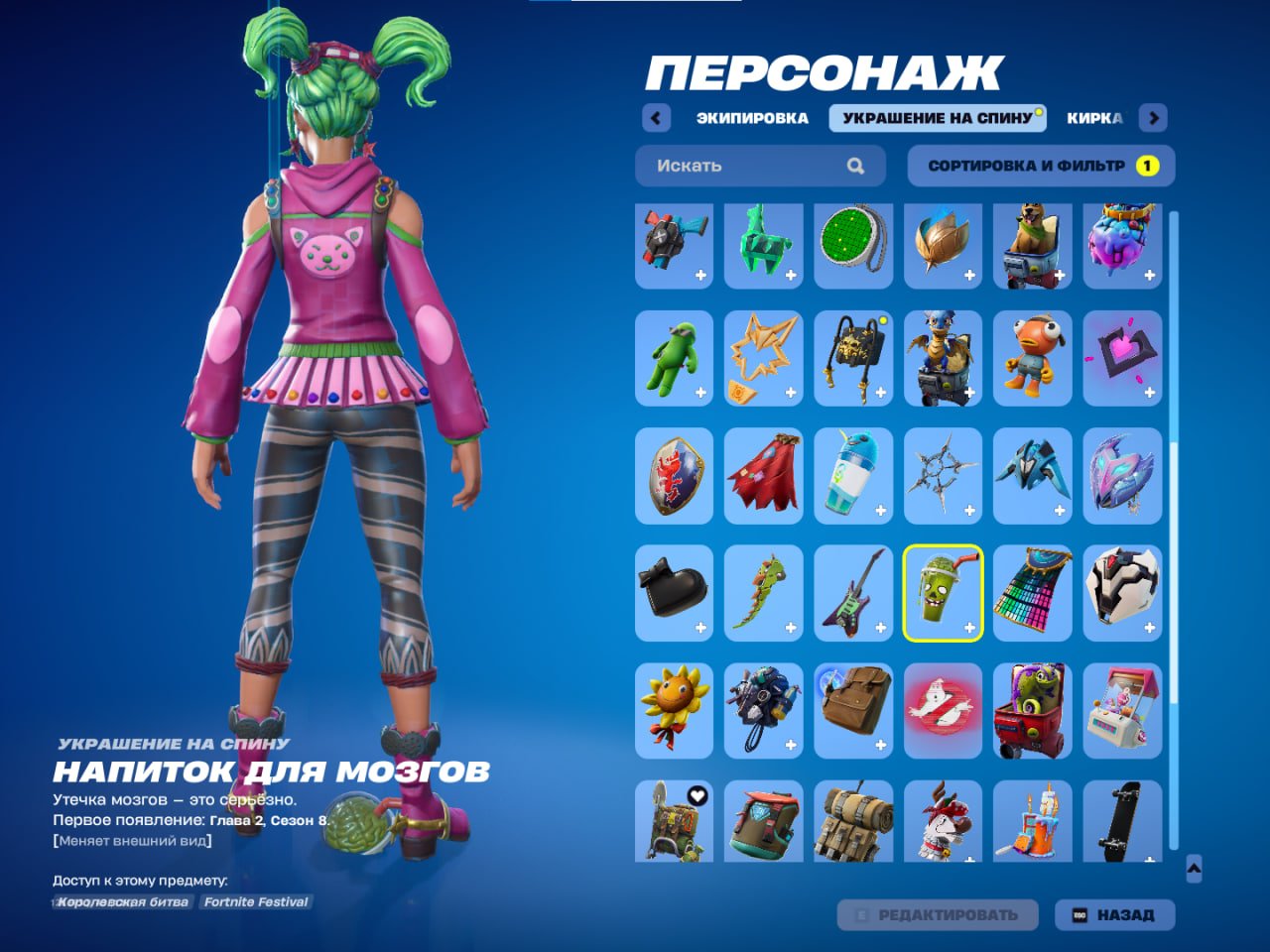Click the Fortnite Festival tag
This screenshot has height=952, width=1270.
tap(255, 902)
